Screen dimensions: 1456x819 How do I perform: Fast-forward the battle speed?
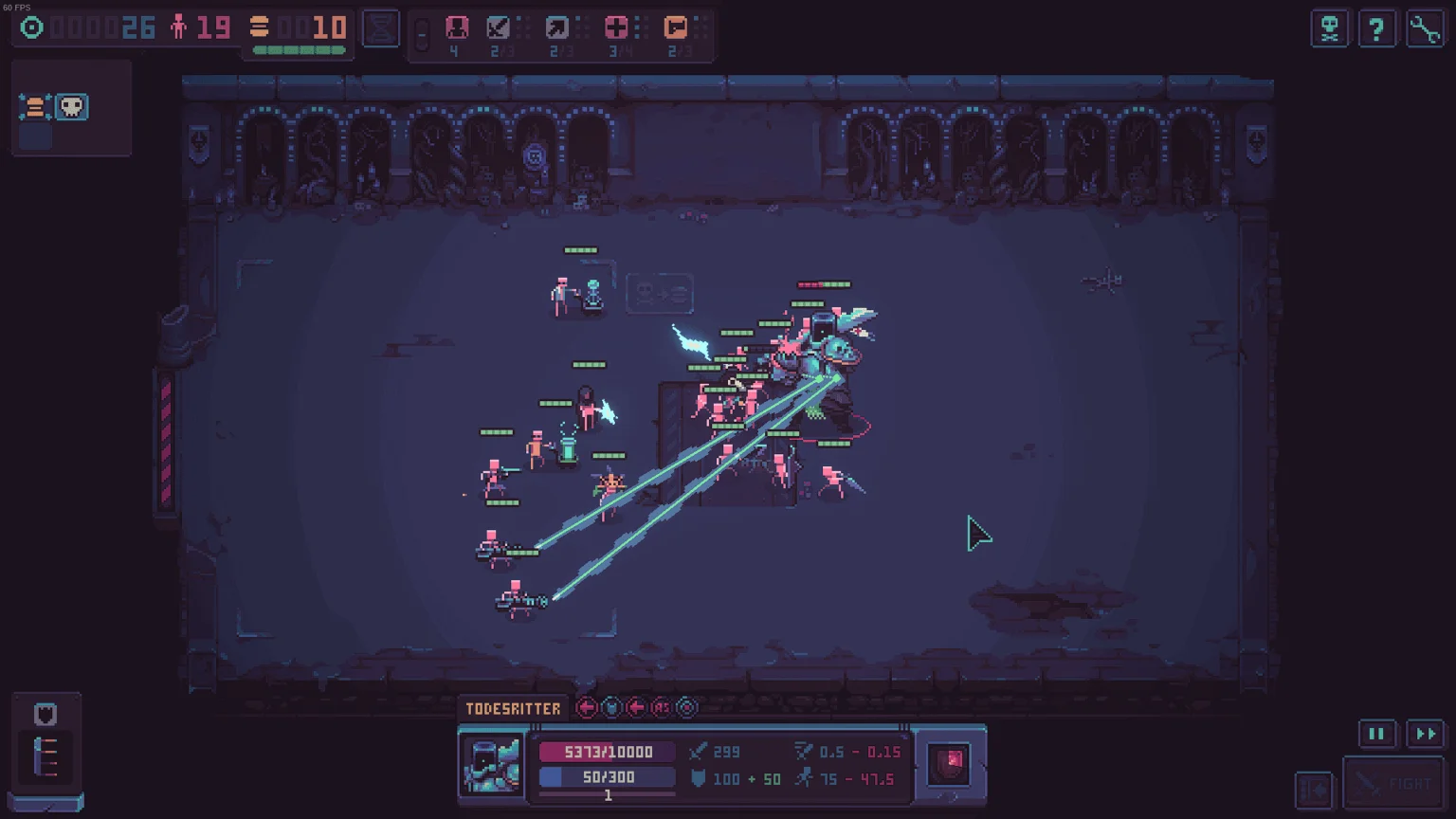click(x=1425, y=734)
